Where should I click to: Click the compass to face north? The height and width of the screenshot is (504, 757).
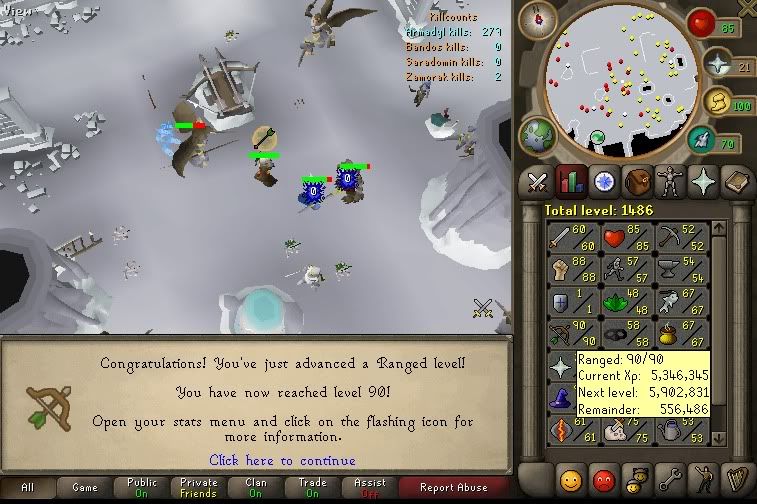coord(545,18)
